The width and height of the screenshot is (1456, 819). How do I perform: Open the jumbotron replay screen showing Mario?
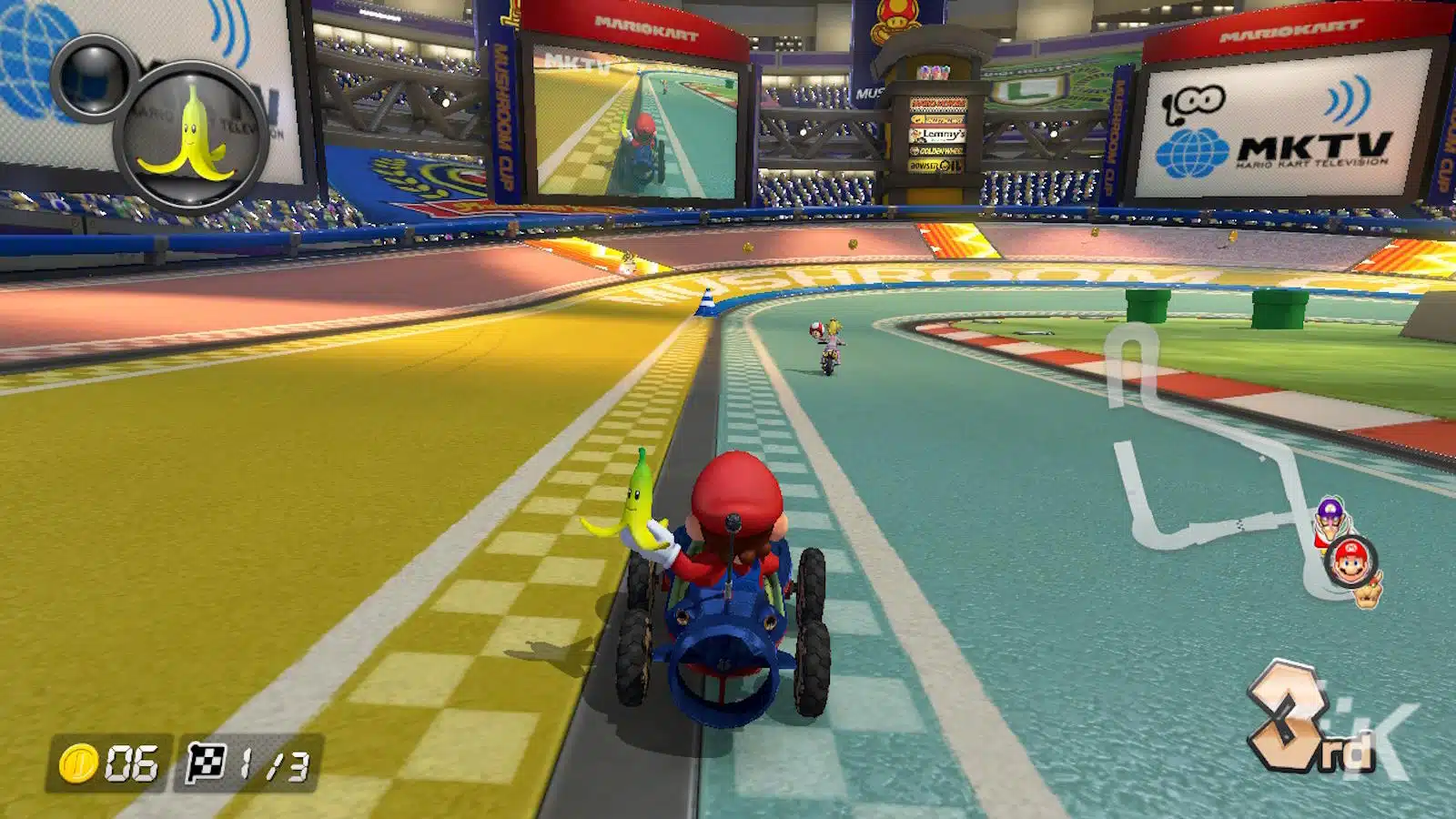tap(637, 118)
